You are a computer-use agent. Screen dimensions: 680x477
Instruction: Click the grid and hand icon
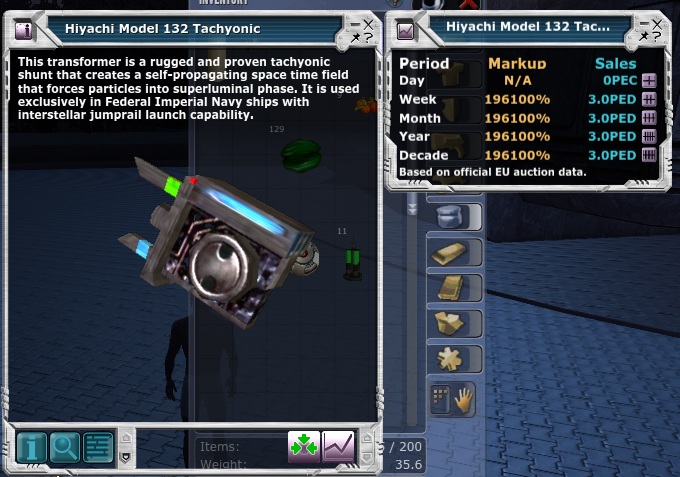tap(452, 400)
